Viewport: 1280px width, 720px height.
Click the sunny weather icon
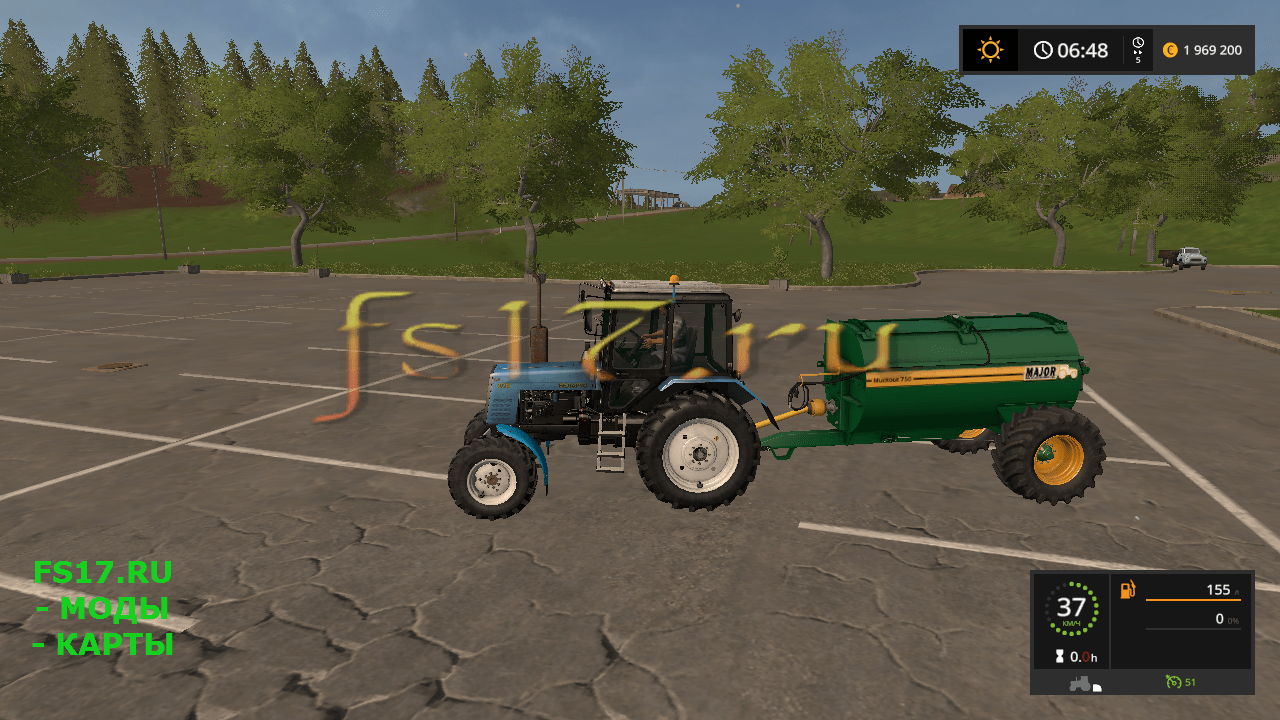click(990, 50)
